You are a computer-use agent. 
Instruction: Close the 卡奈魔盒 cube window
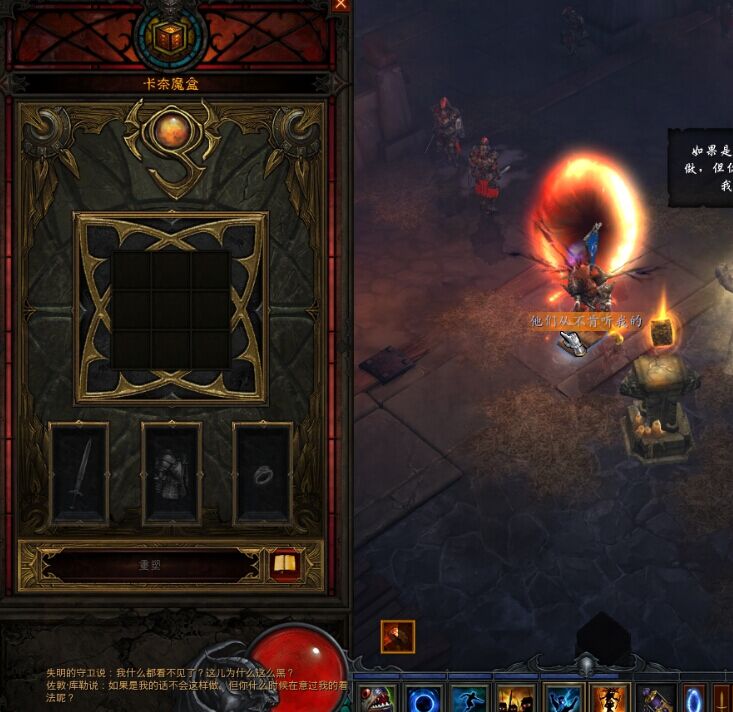[340, 5]
